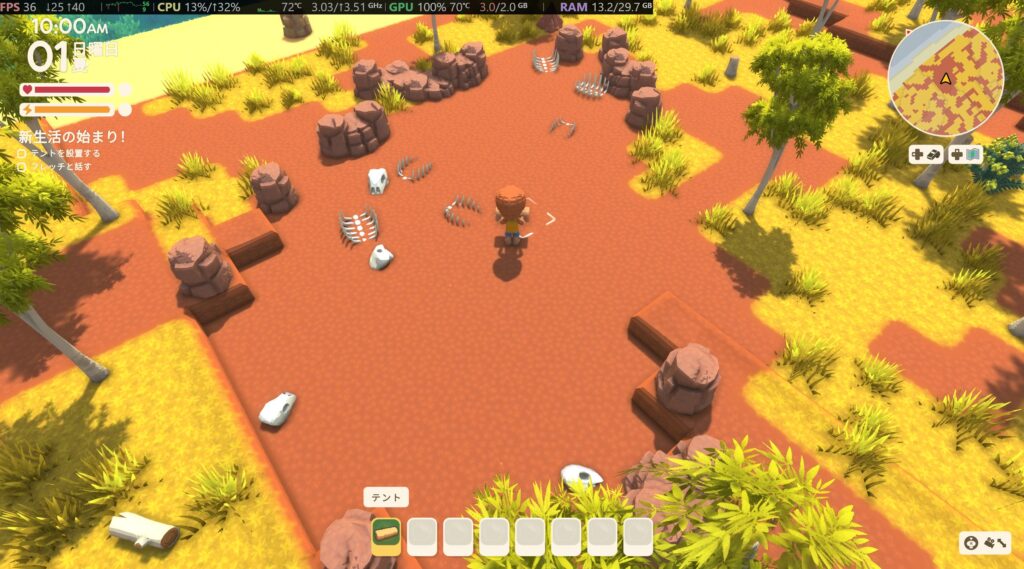Click the 新生活の始まり! quest title
Screen dimensions: 1024x569
[73, 137]
